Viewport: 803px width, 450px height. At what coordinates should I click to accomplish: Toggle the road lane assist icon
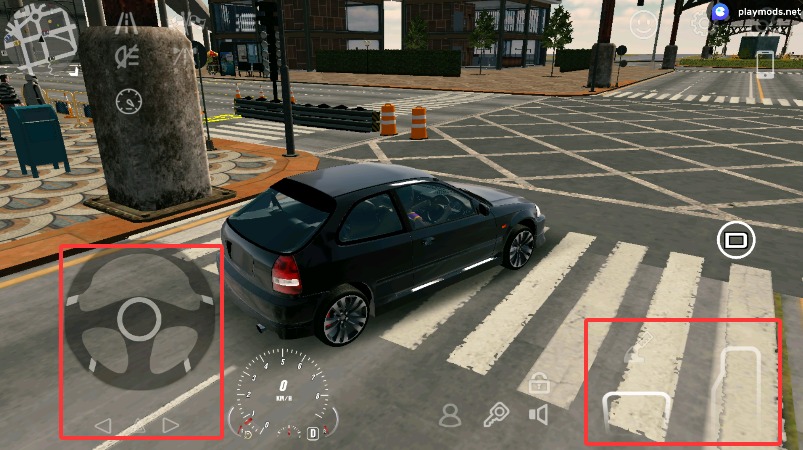[x=127, y=22]
